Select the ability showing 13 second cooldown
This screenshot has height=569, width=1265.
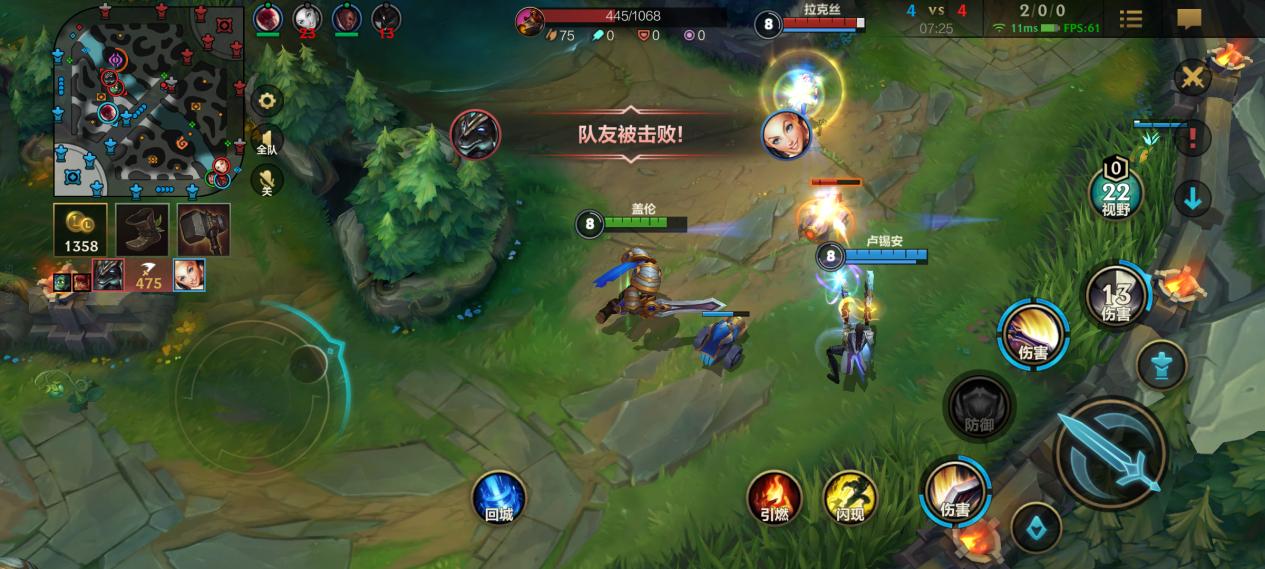pyautogui.click(x=1116, y=297)
